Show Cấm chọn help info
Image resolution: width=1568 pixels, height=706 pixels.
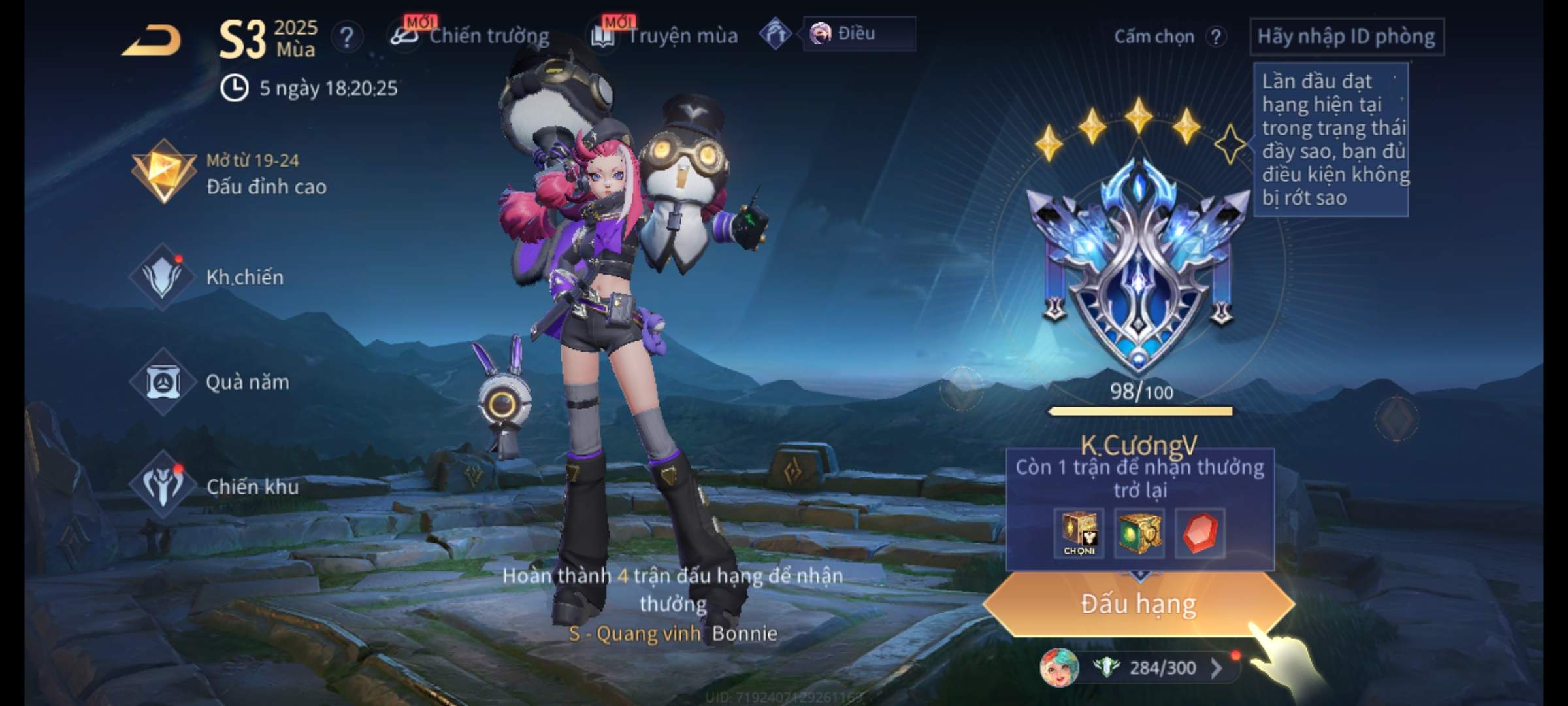click(1216, 37)
